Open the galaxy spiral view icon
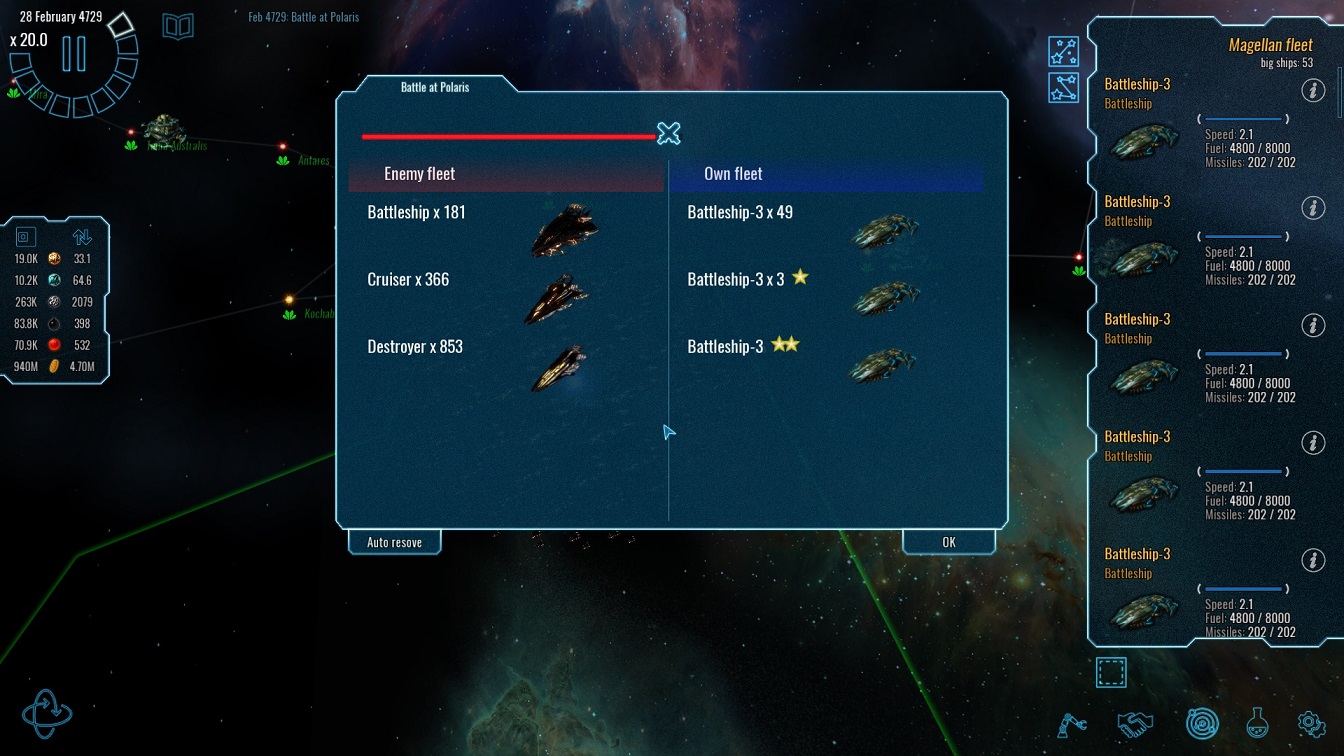1344x756 pixels. click(x=1202, y=723)
